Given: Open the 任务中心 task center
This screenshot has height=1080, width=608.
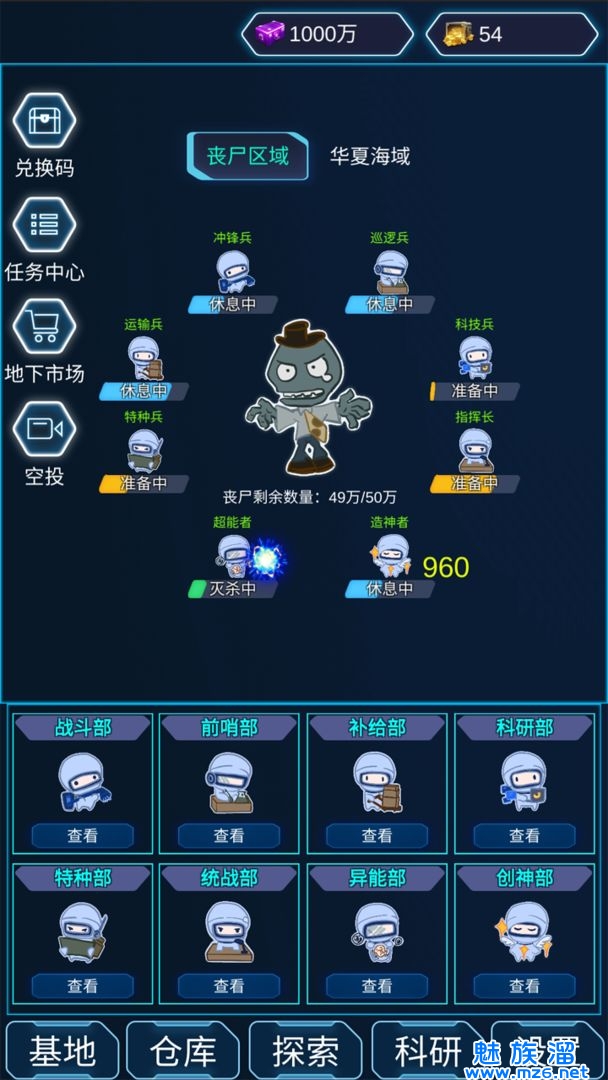Looking at the screenshot, I should (44, 225).
